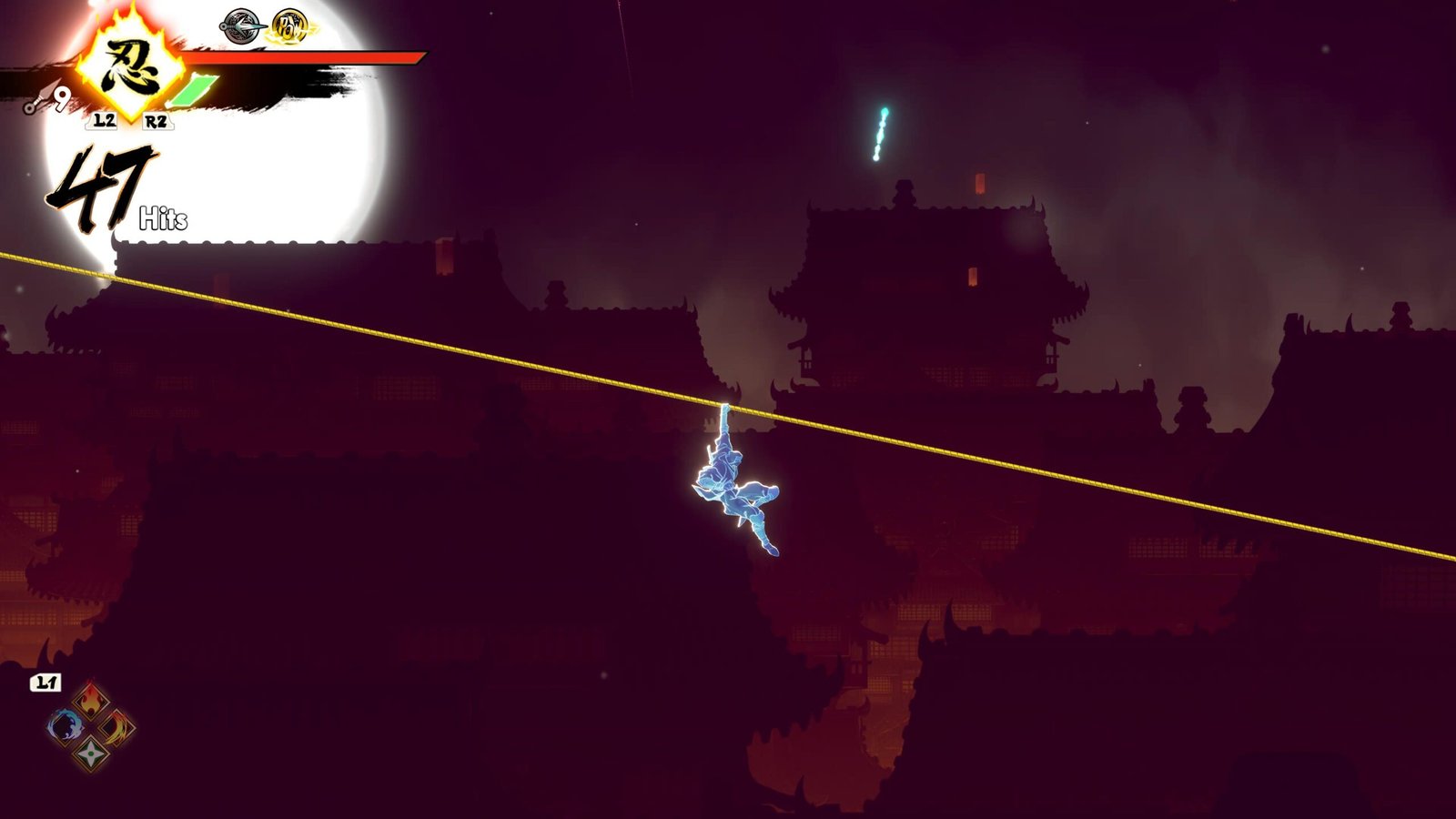
Task: Click the silver kunai amulet icon
Action: pyautogui.click(x=243, y=25)
